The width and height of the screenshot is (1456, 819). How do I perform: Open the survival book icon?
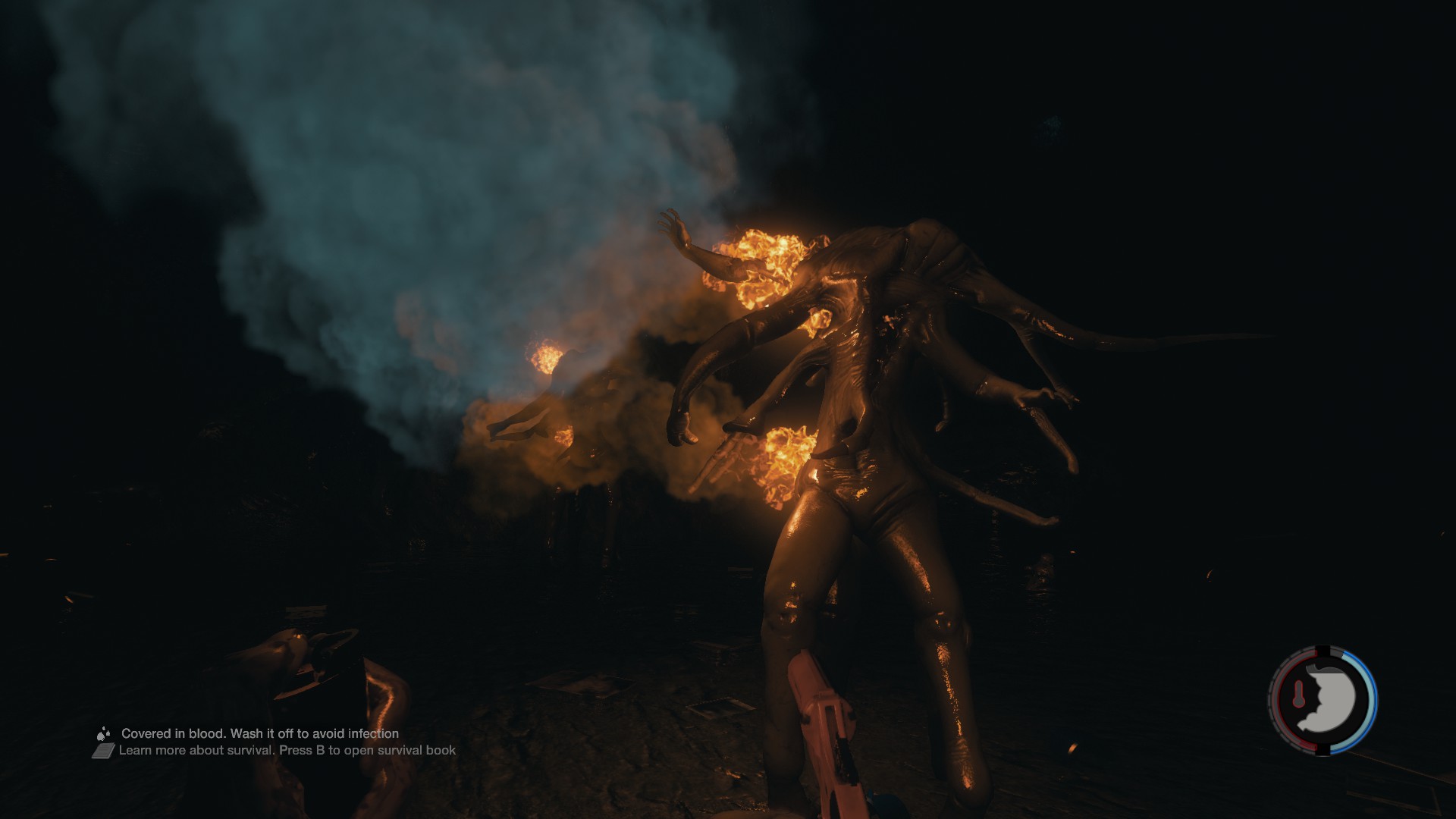(x=104, y=751)
